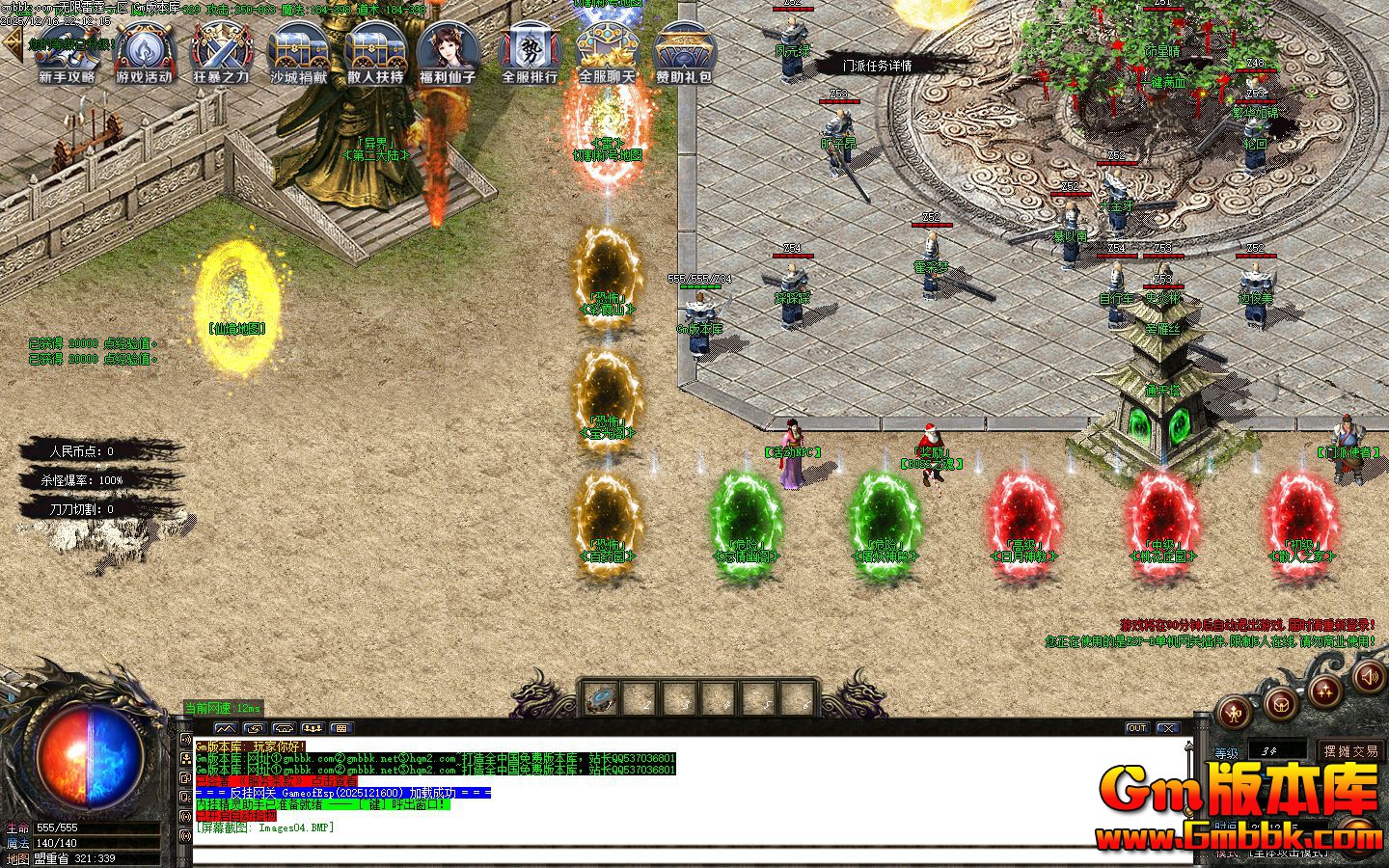The width and height of the screenshot is (1389, 868).
Task: Open the bag with the chest icon
Action: [1281, 704]
